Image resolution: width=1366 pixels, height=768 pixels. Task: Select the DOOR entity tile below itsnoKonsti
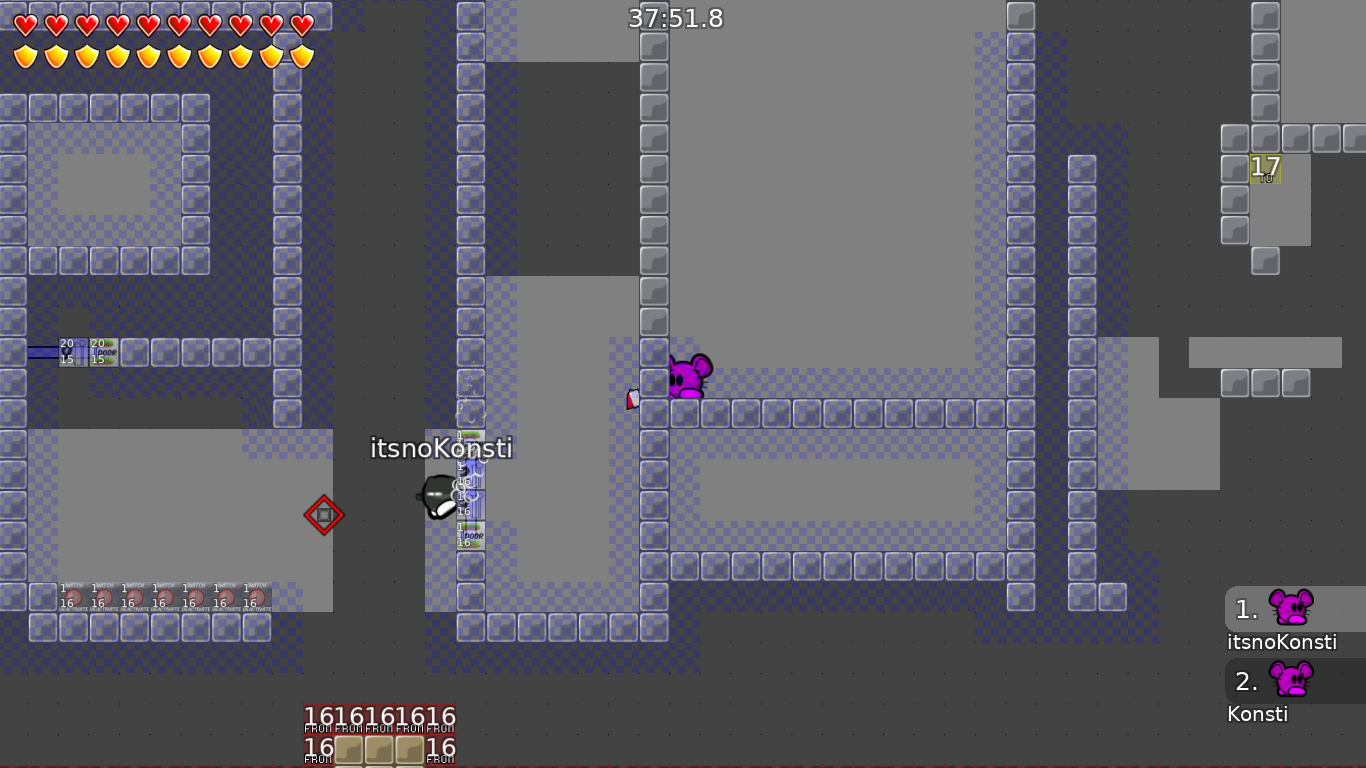470,537
